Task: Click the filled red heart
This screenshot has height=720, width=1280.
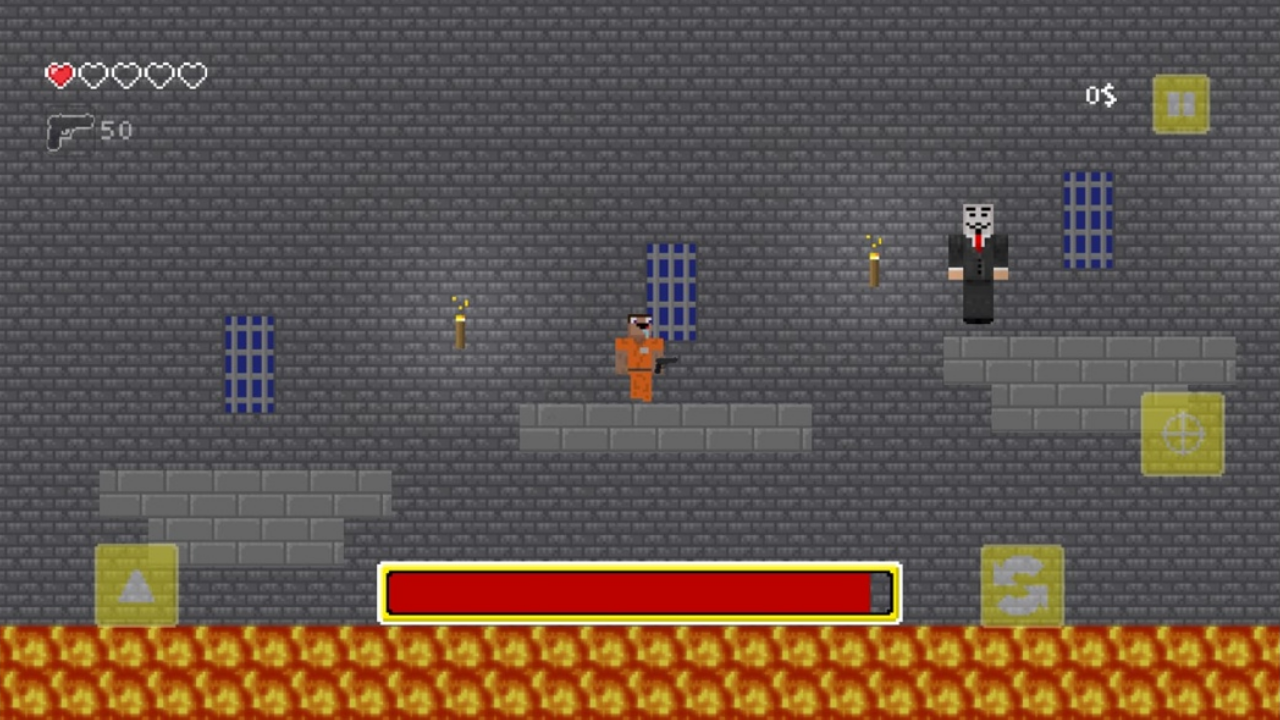Action: point(59,75)
